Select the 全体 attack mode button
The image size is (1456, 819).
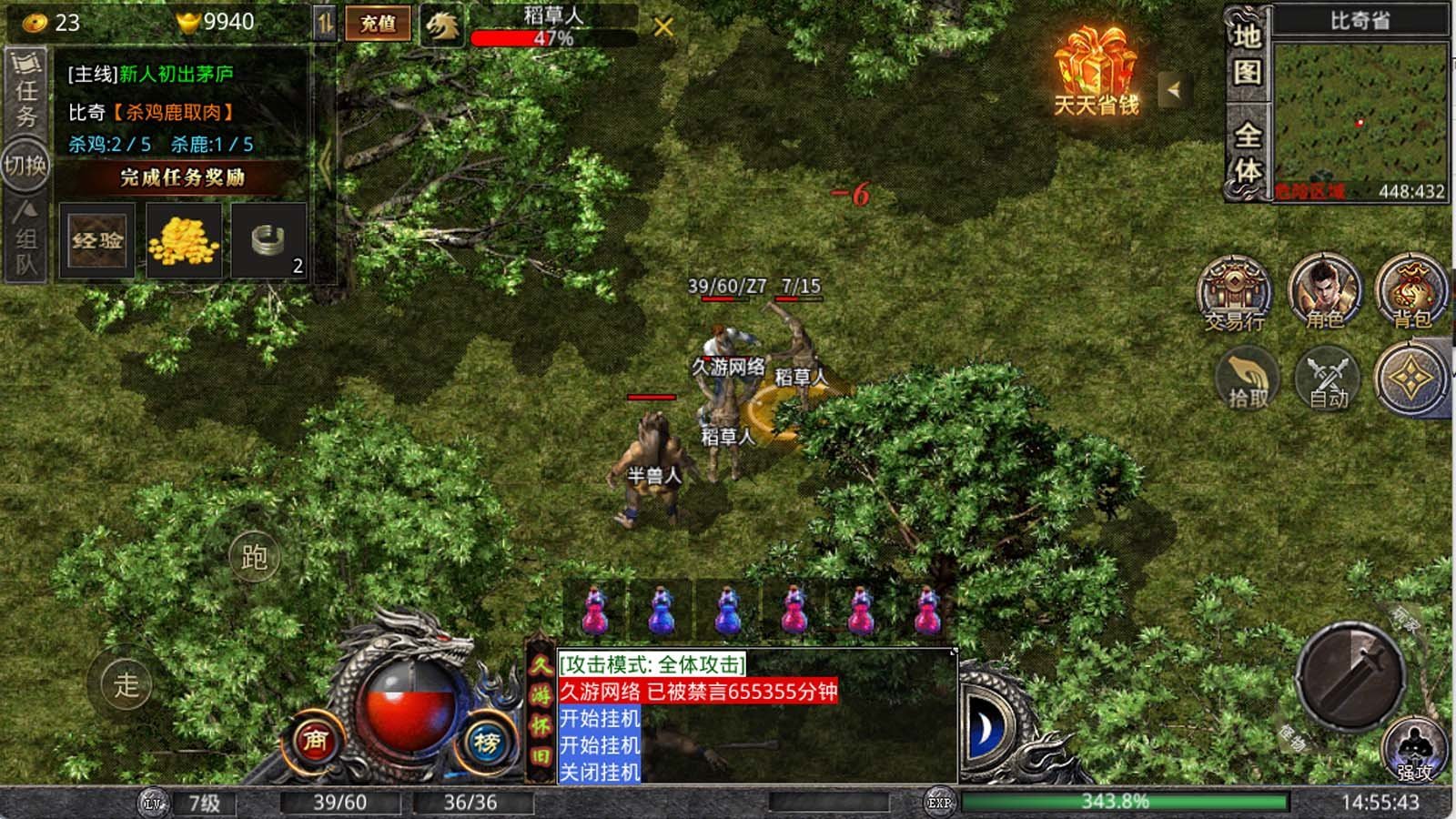[1247, 152]
